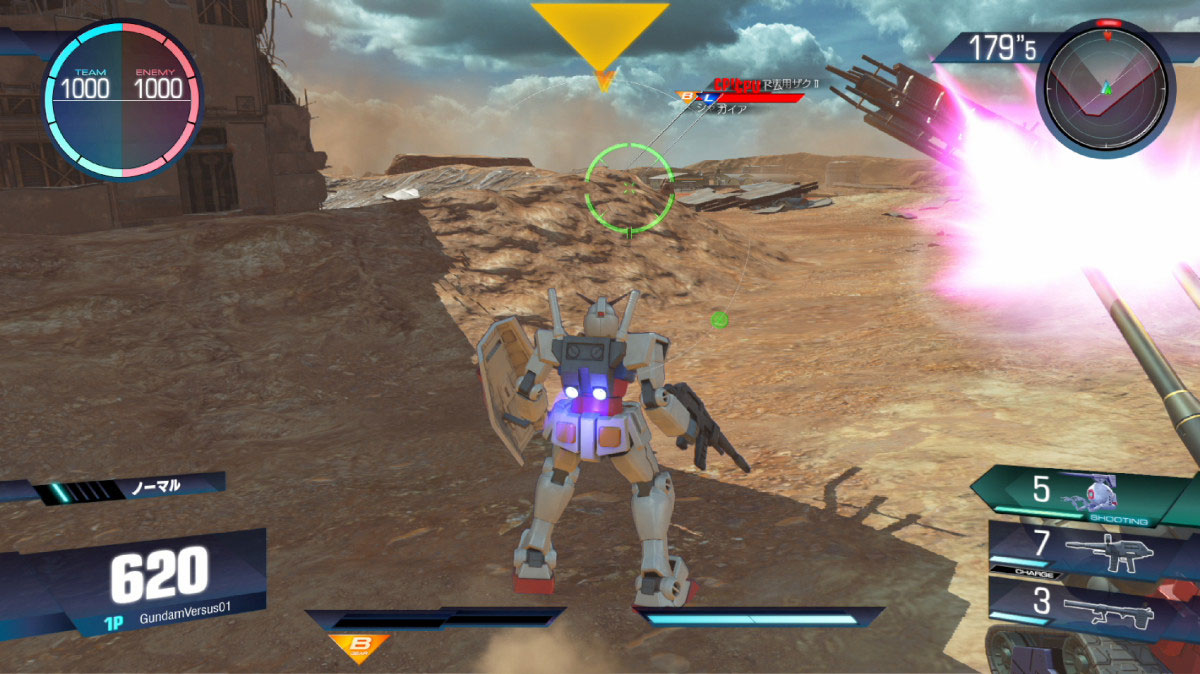
Task: Choose the CHARGE rifle weapon slot
Action: [x=1090, y=549]
